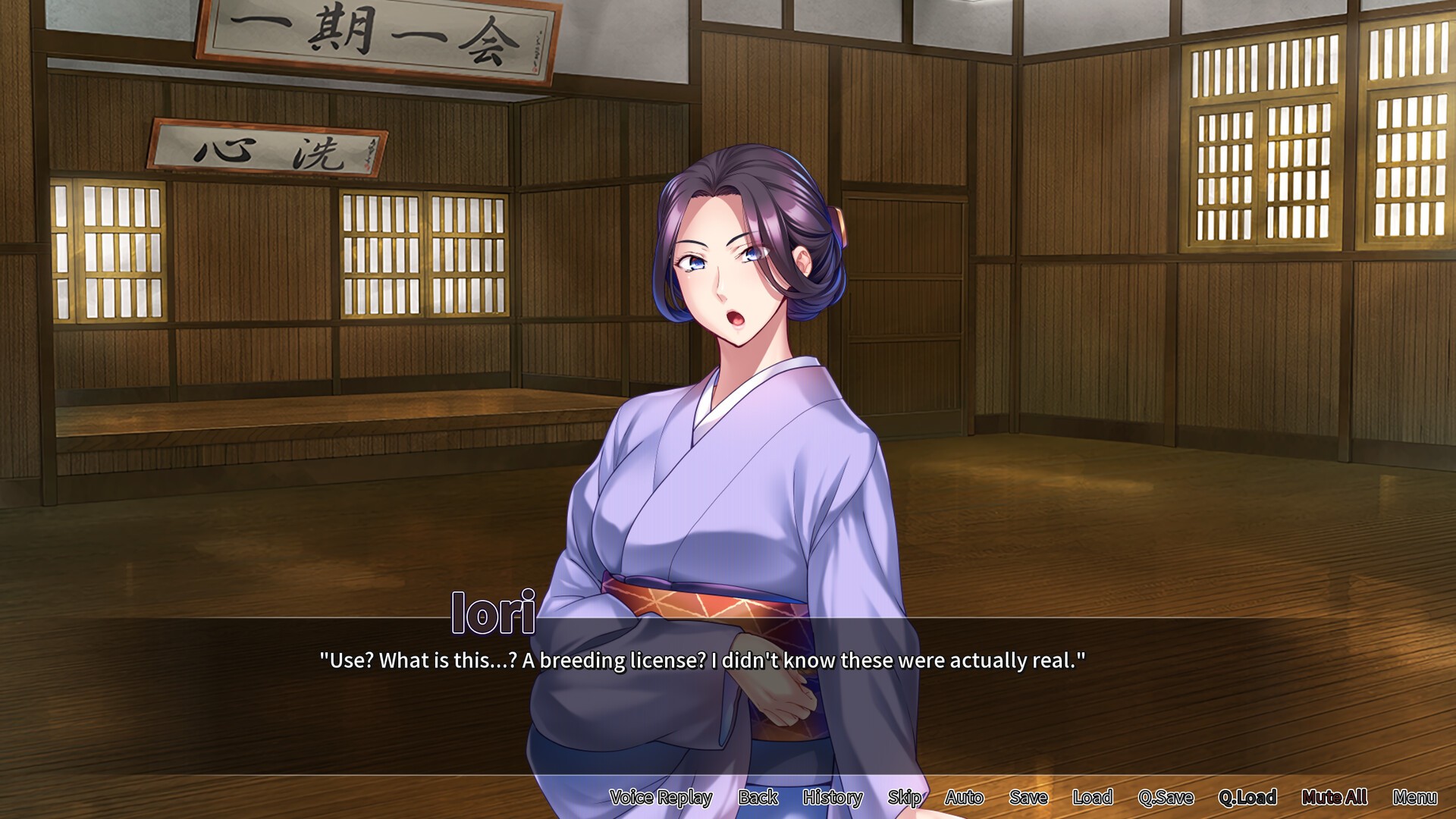Viewport: 1456px width, 819px height.
Task: Click Q.Load to quick load
Action: point(1247,797)
